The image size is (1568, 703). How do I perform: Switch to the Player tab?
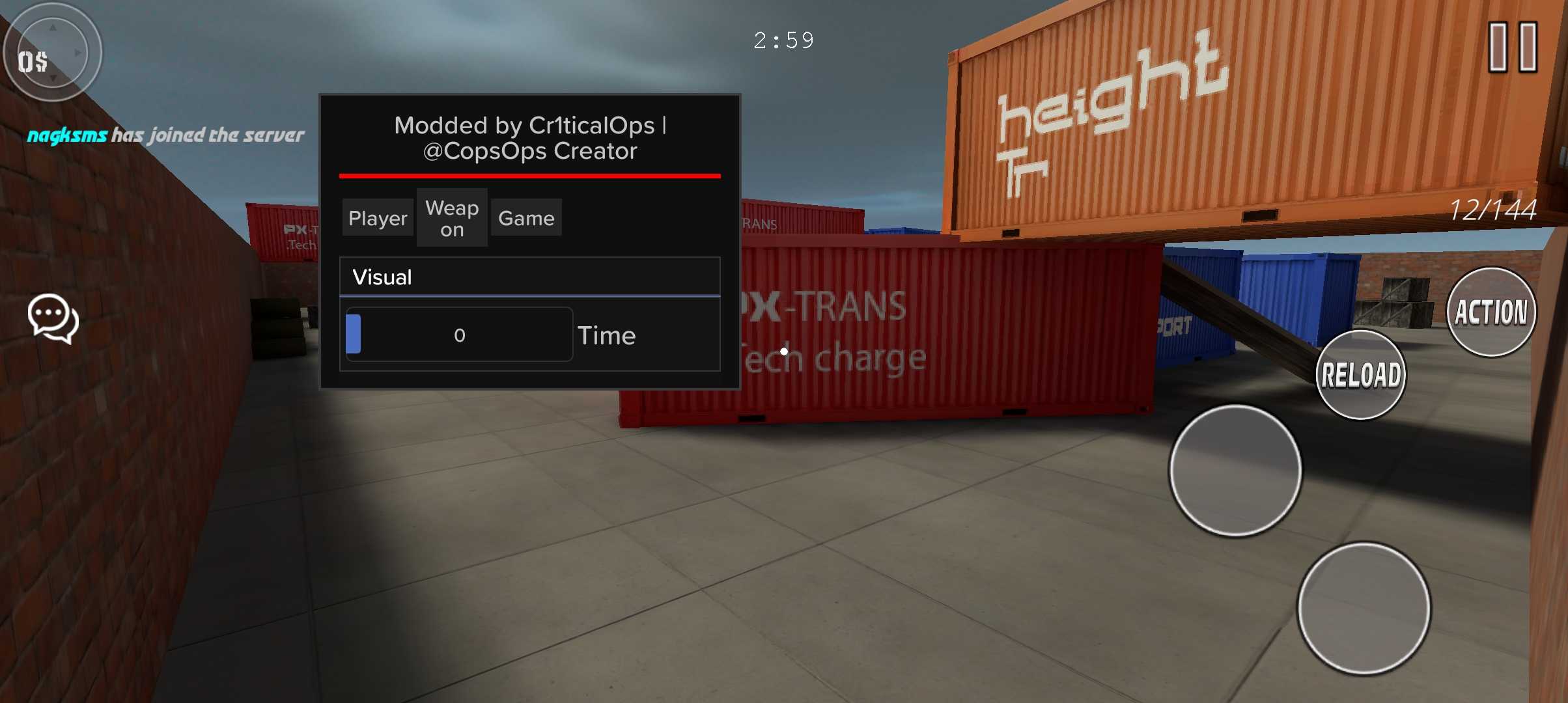pos(378,218)
